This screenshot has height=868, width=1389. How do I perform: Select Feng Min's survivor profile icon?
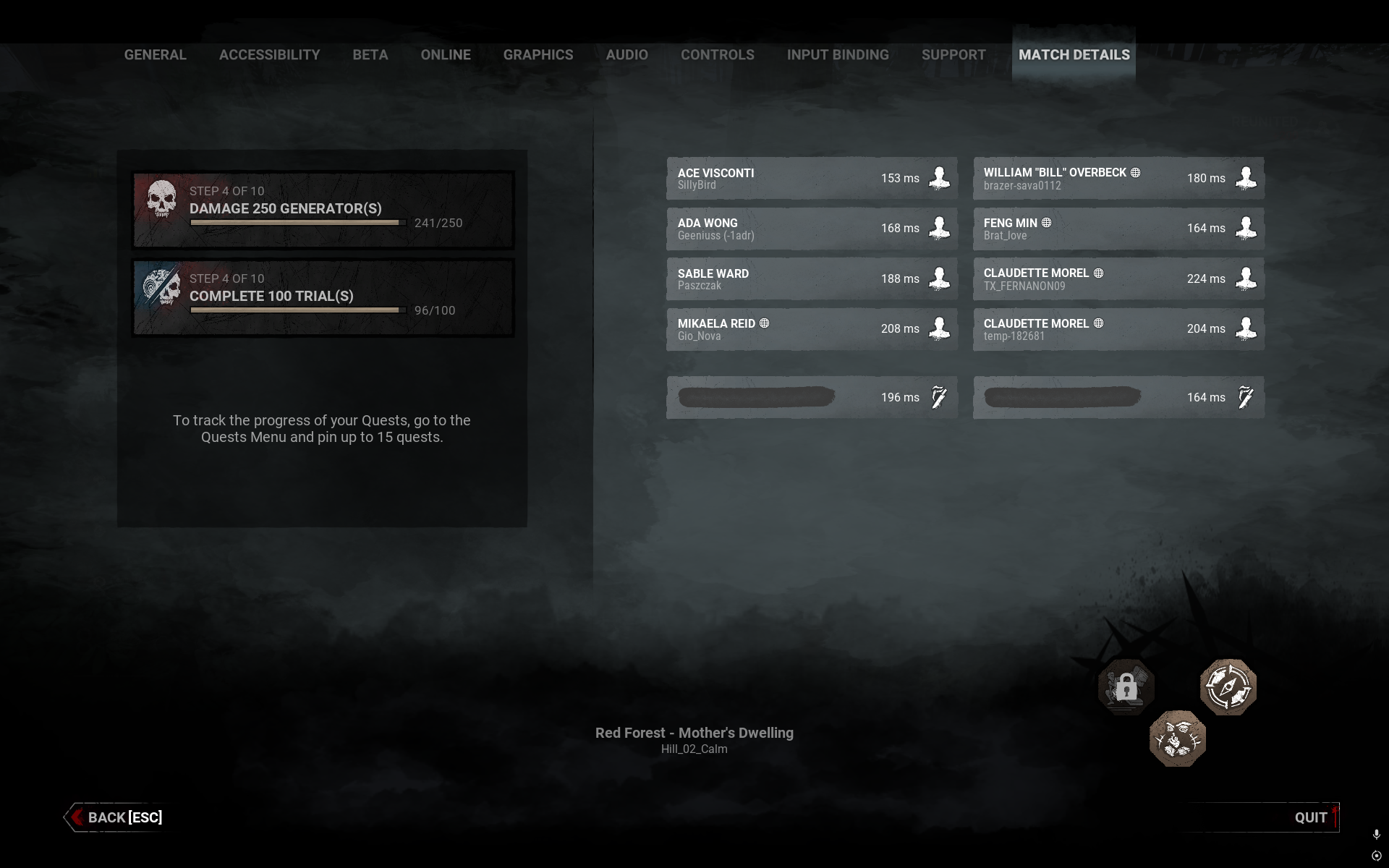1246,228
